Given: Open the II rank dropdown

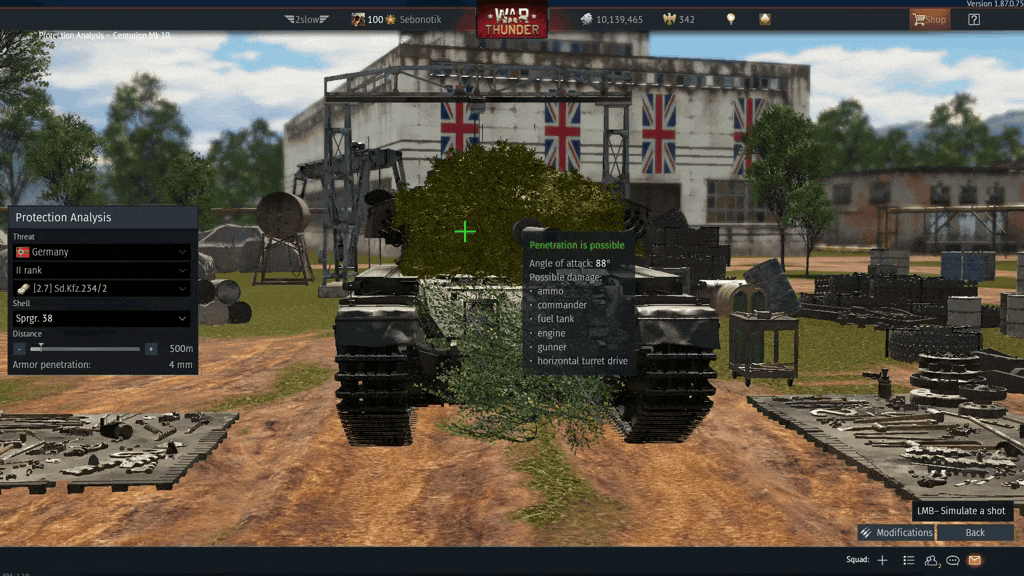Looking at the screenshot, I should click(102, 270).
